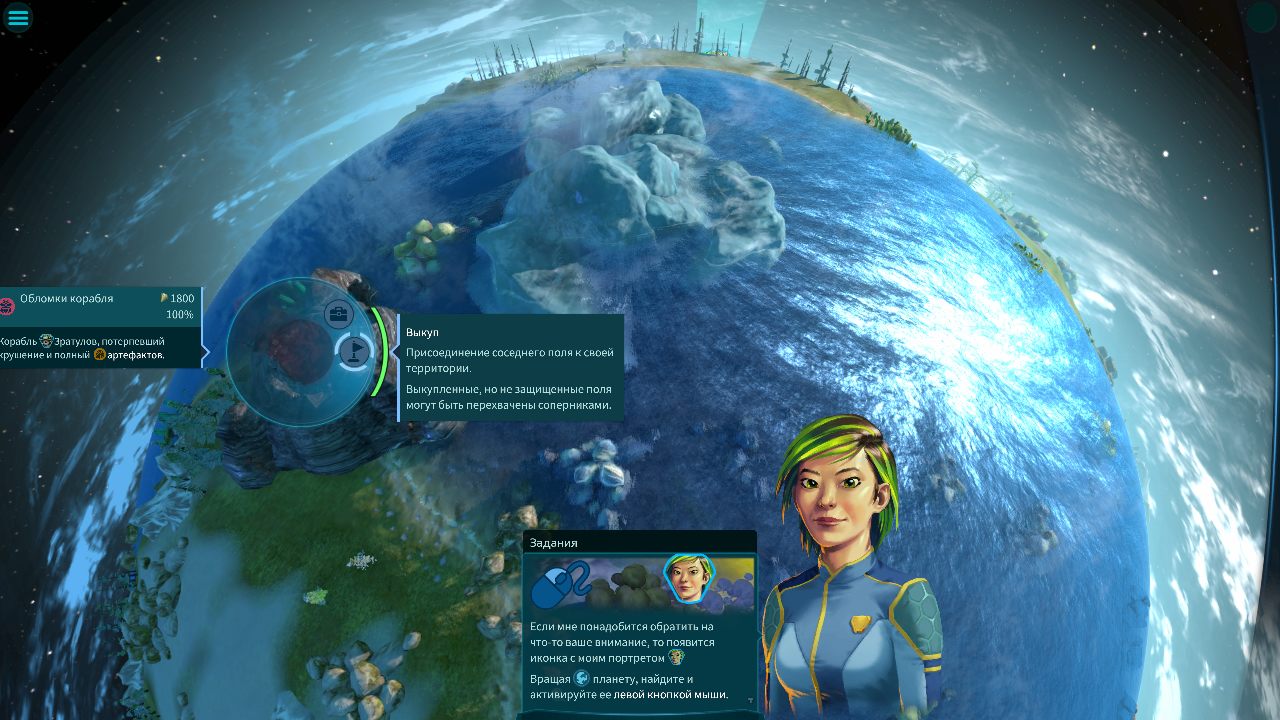The width and height of the screenshot is (1280, 720).
Task: Select the orange artifact icon in the wreck description
Action: coord(99,355)
